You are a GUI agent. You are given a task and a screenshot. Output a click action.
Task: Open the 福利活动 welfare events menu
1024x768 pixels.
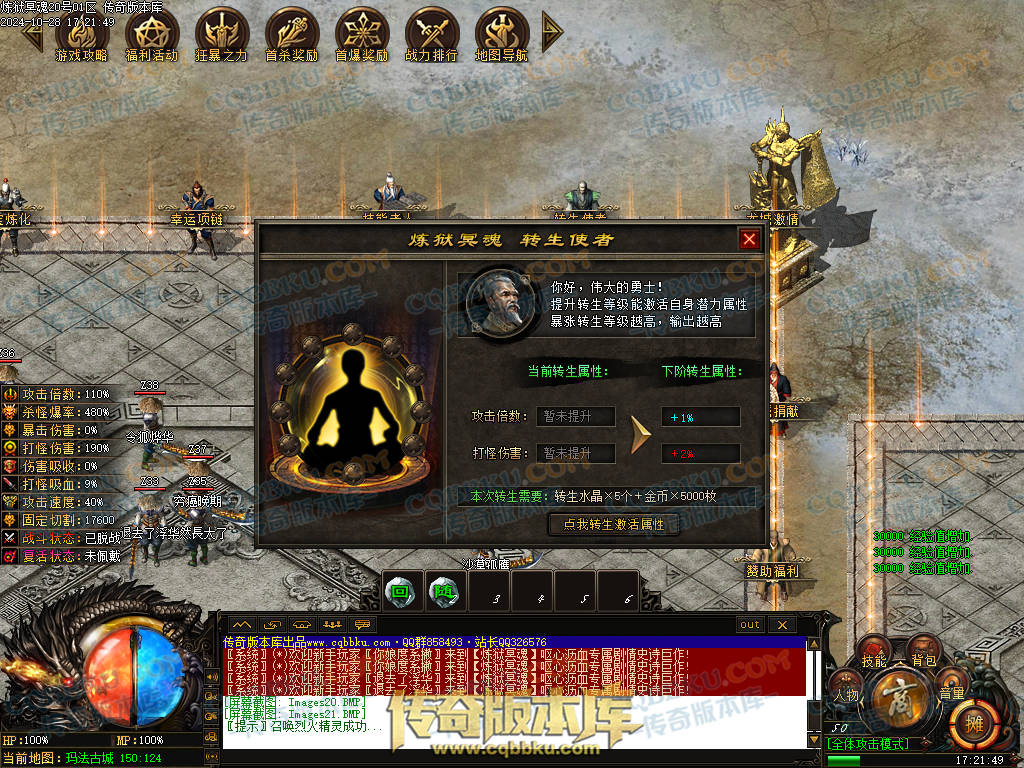(x=151, y=34)
